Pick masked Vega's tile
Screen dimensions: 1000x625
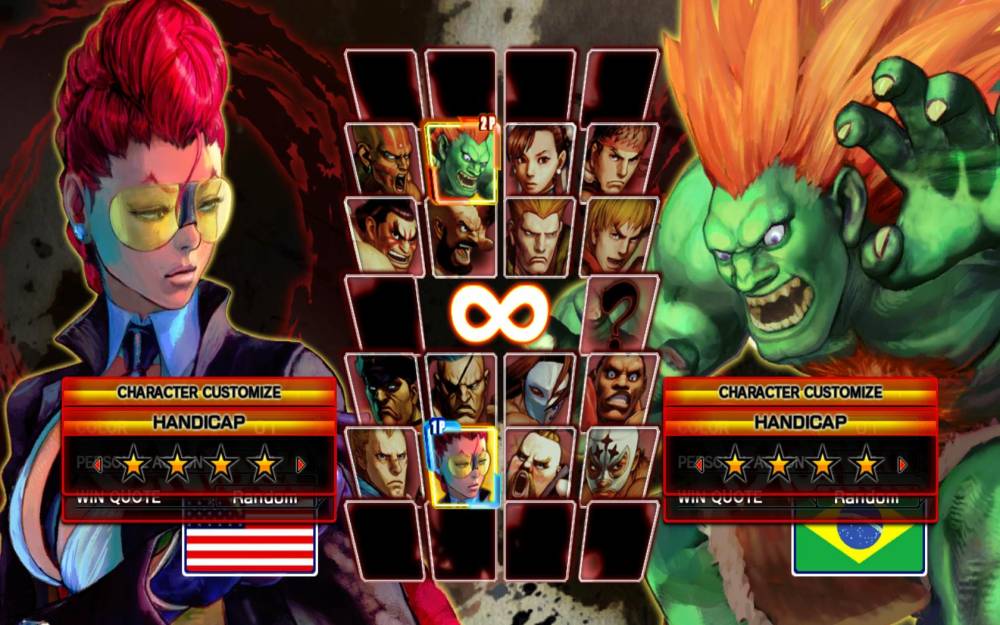540,389
